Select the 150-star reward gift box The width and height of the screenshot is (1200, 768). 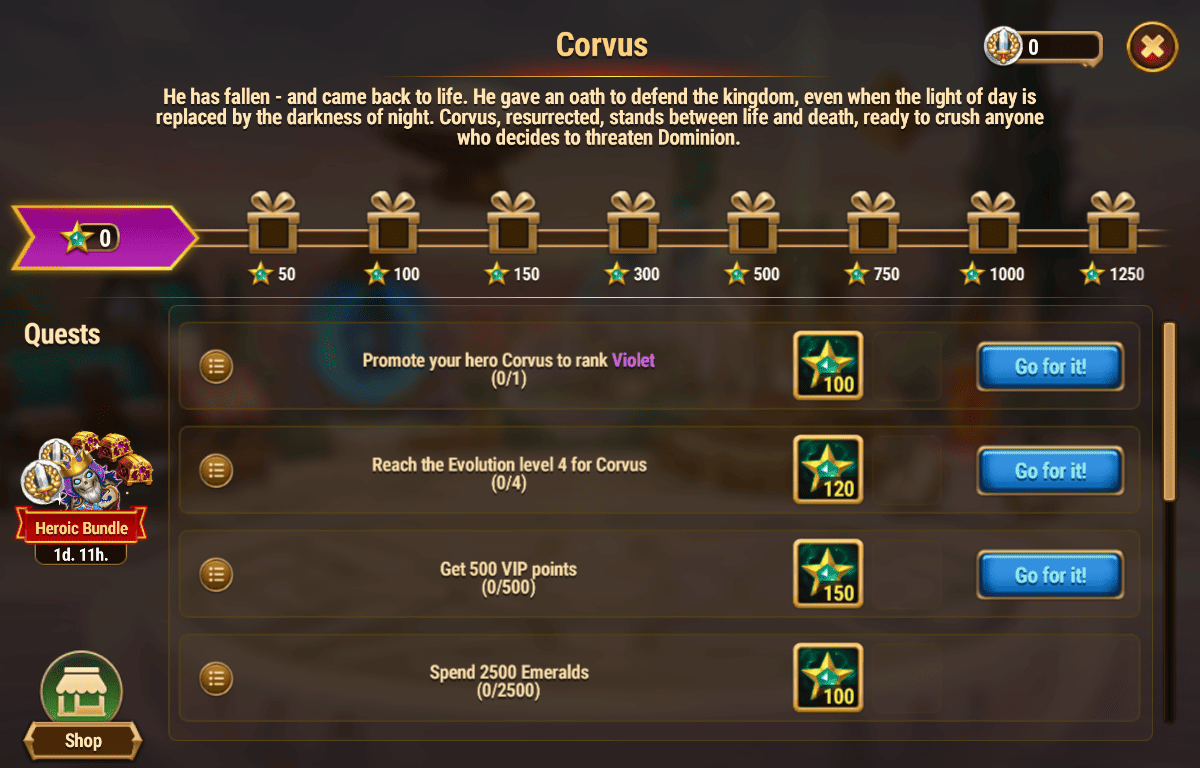point(513,225)
